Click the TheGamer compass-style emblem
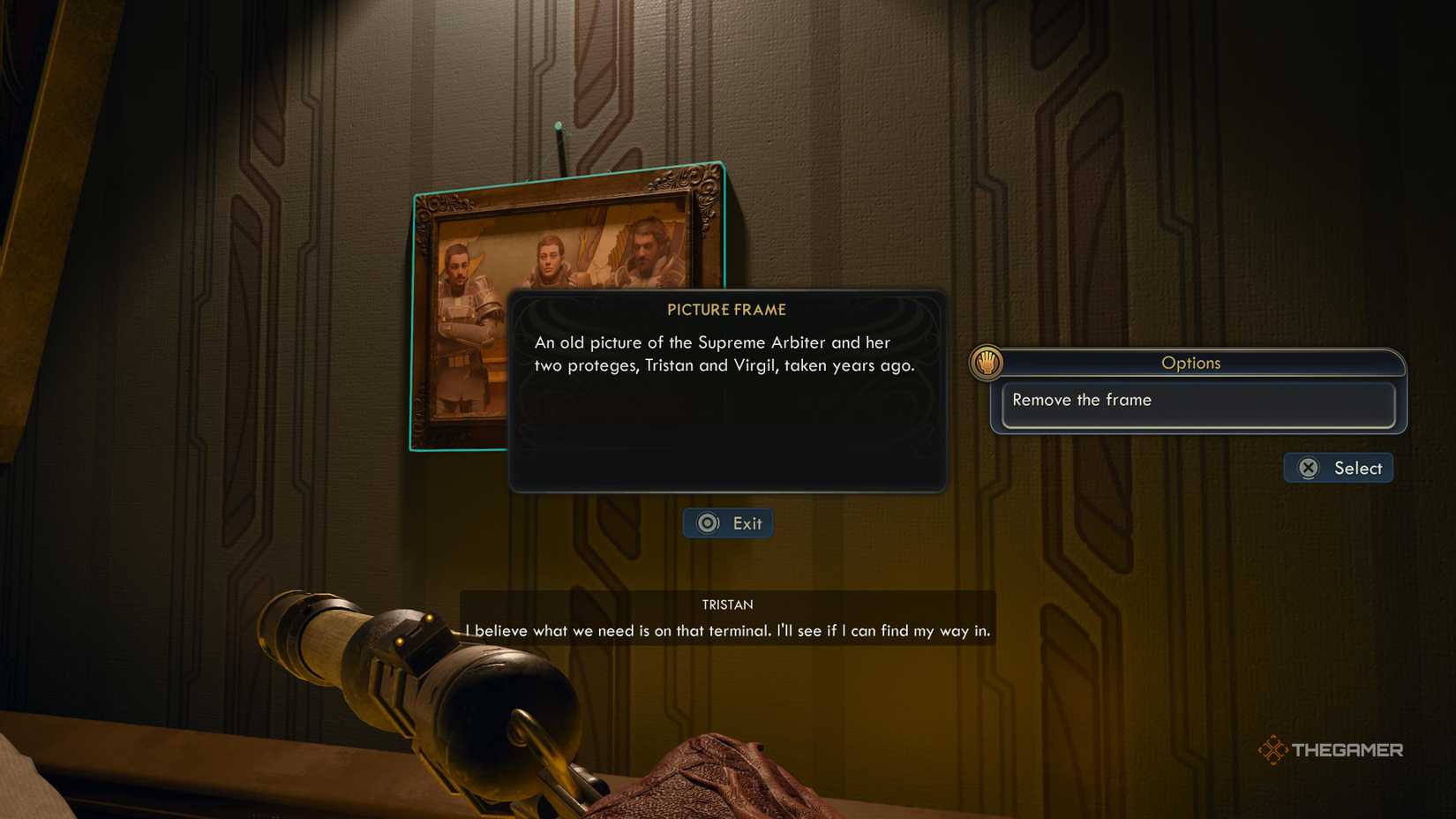The height and width of the screenshot is (819, 1456). (x=1273, y=748)
